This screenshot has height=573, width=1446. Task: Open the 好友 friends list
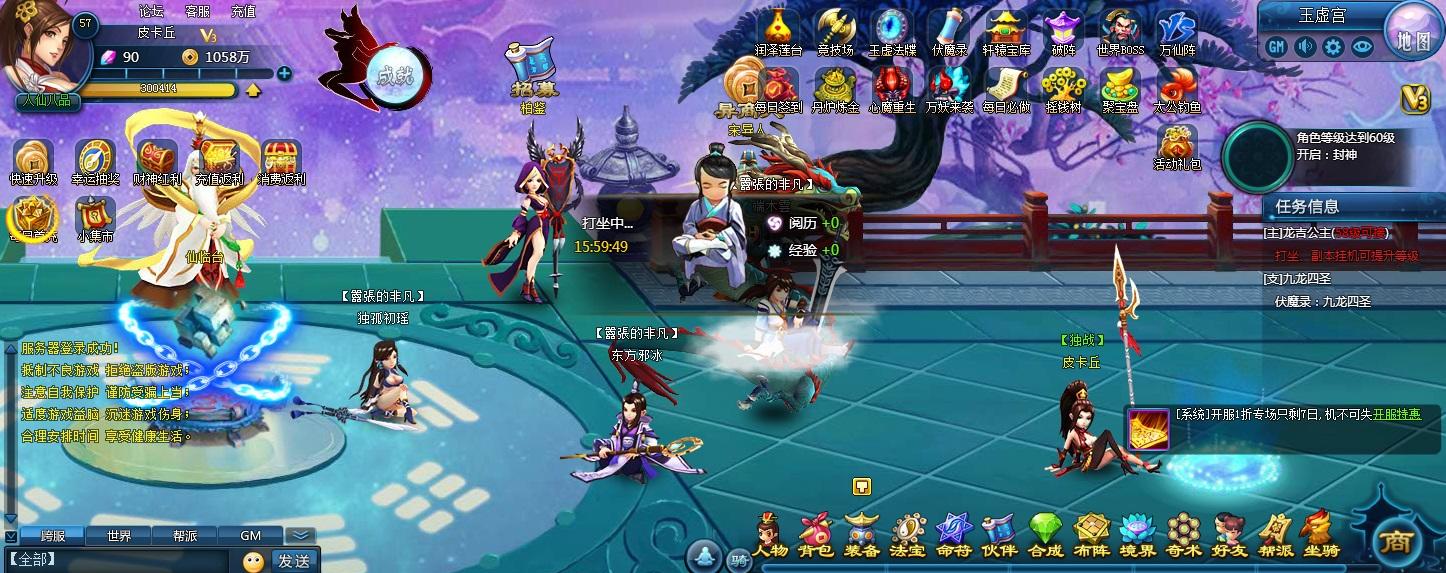[1229, 535]
